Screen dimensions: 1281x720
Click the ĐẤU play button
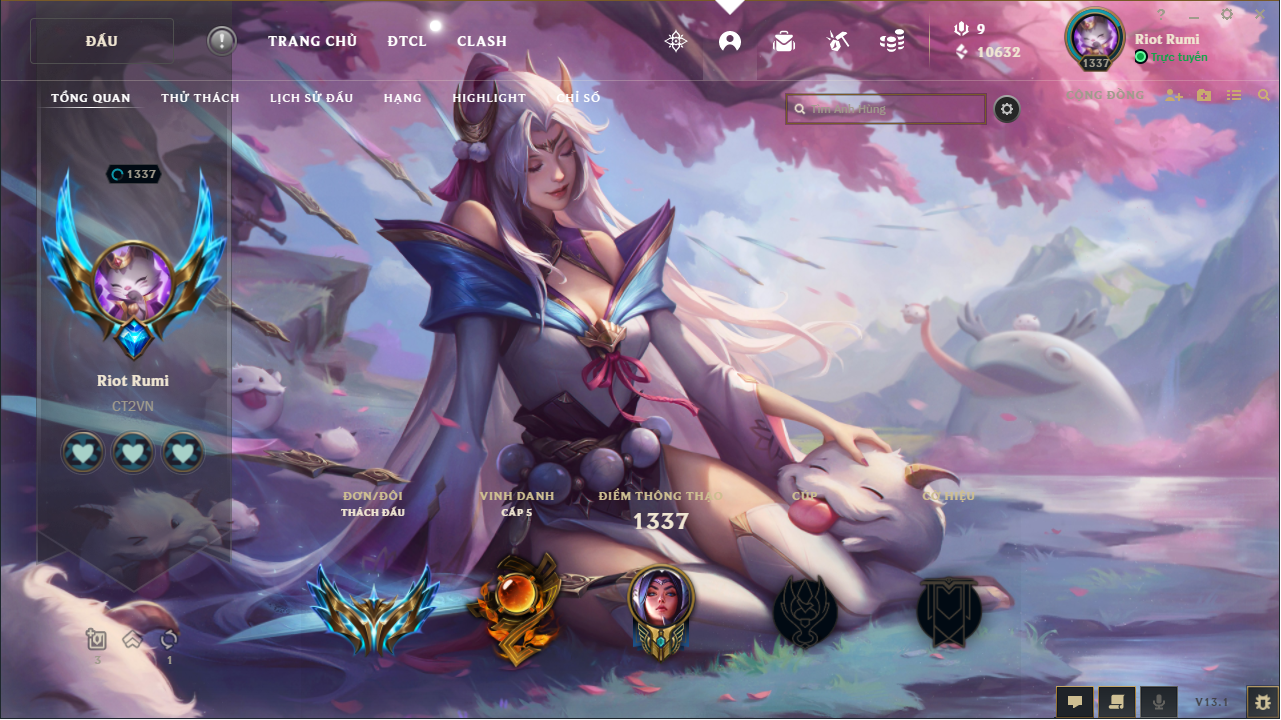click(x=102, y=41)
